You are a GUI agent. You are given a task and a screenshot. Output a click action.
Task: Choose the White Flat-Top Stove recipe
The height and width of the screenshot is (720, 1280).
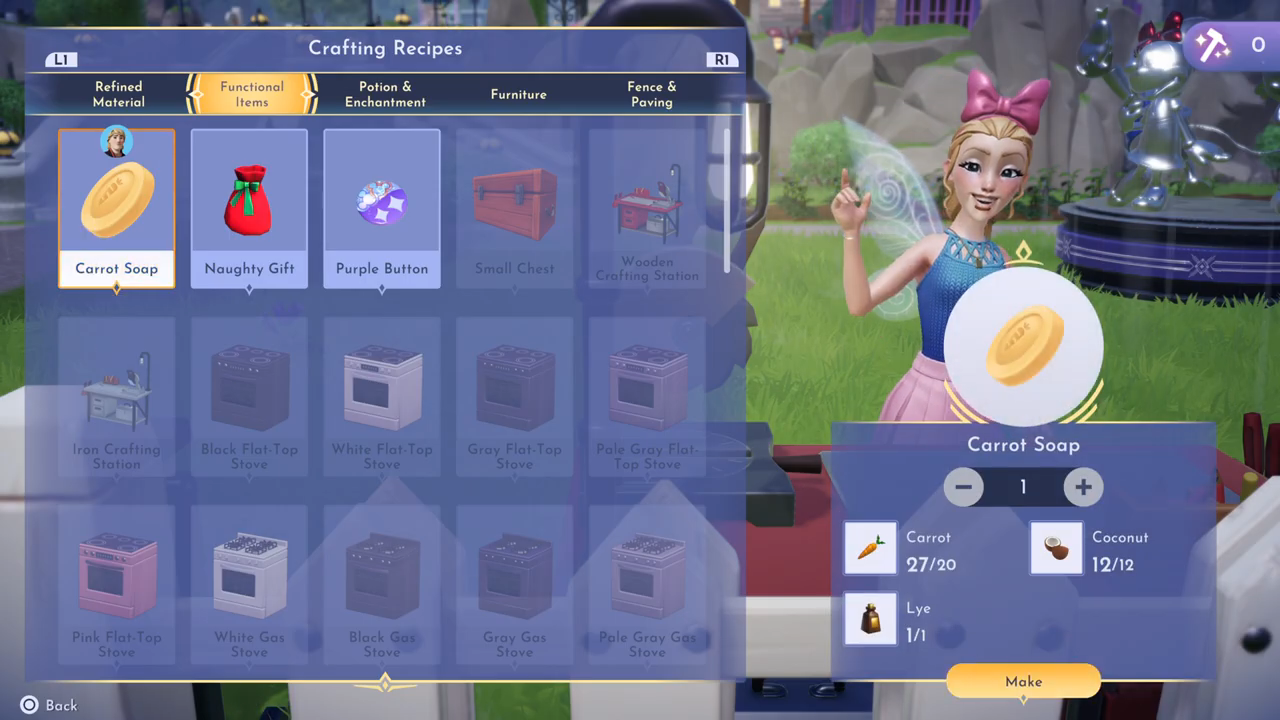pos(382,396)
